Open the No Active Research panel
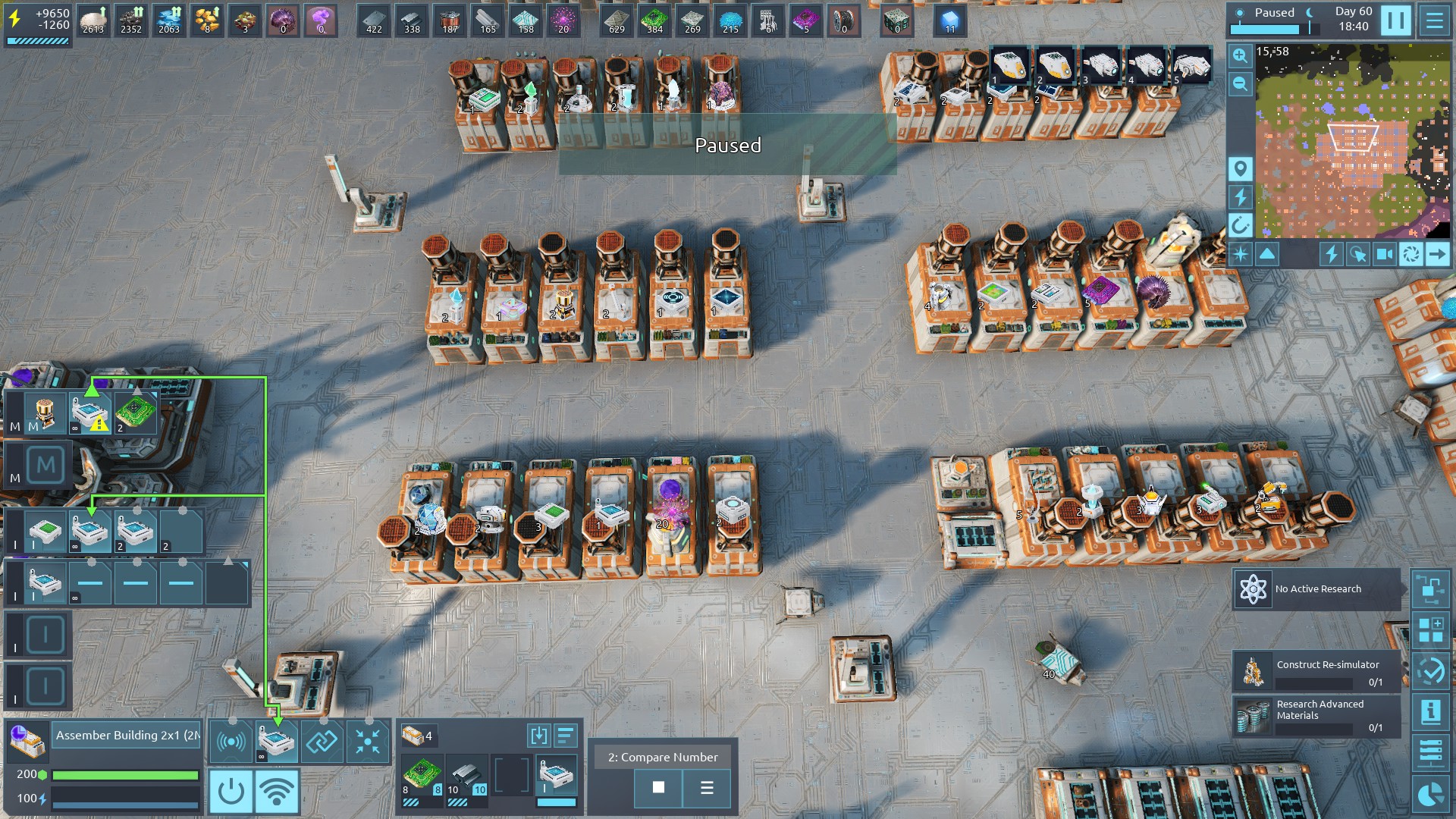The image size is (1456, 819). click(x=1316, y=589)
